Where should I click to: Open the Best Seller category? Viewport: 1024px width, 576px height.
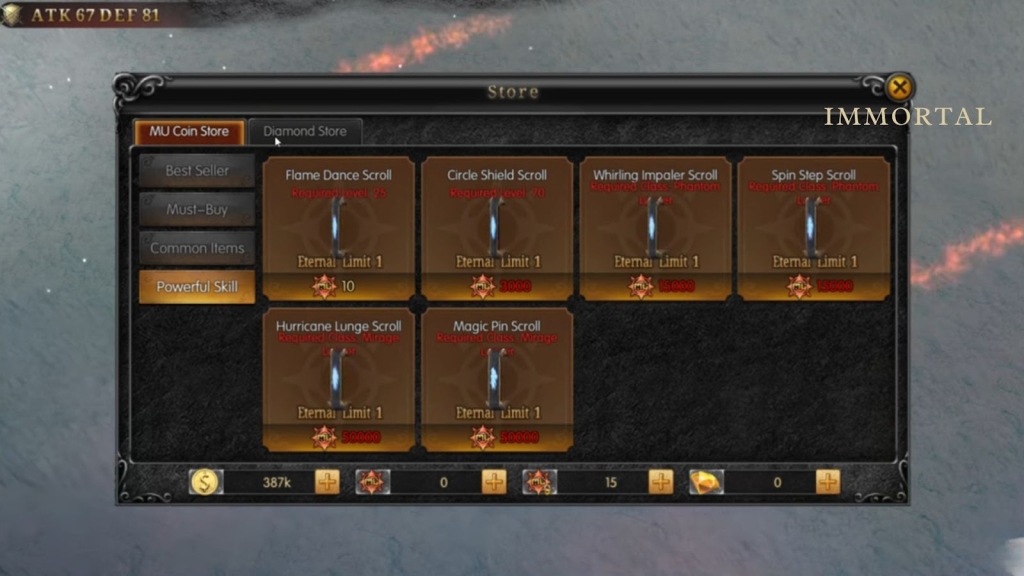pos(197,171)
